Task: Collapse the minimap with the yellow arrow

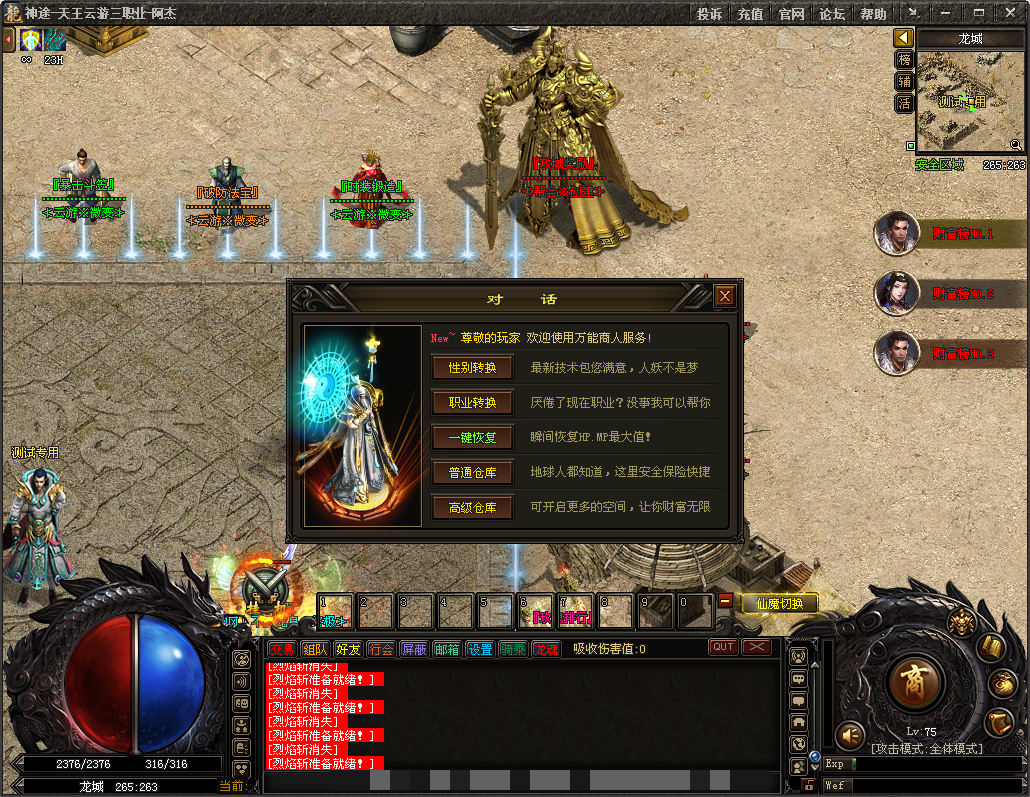Action: point(904,38)
